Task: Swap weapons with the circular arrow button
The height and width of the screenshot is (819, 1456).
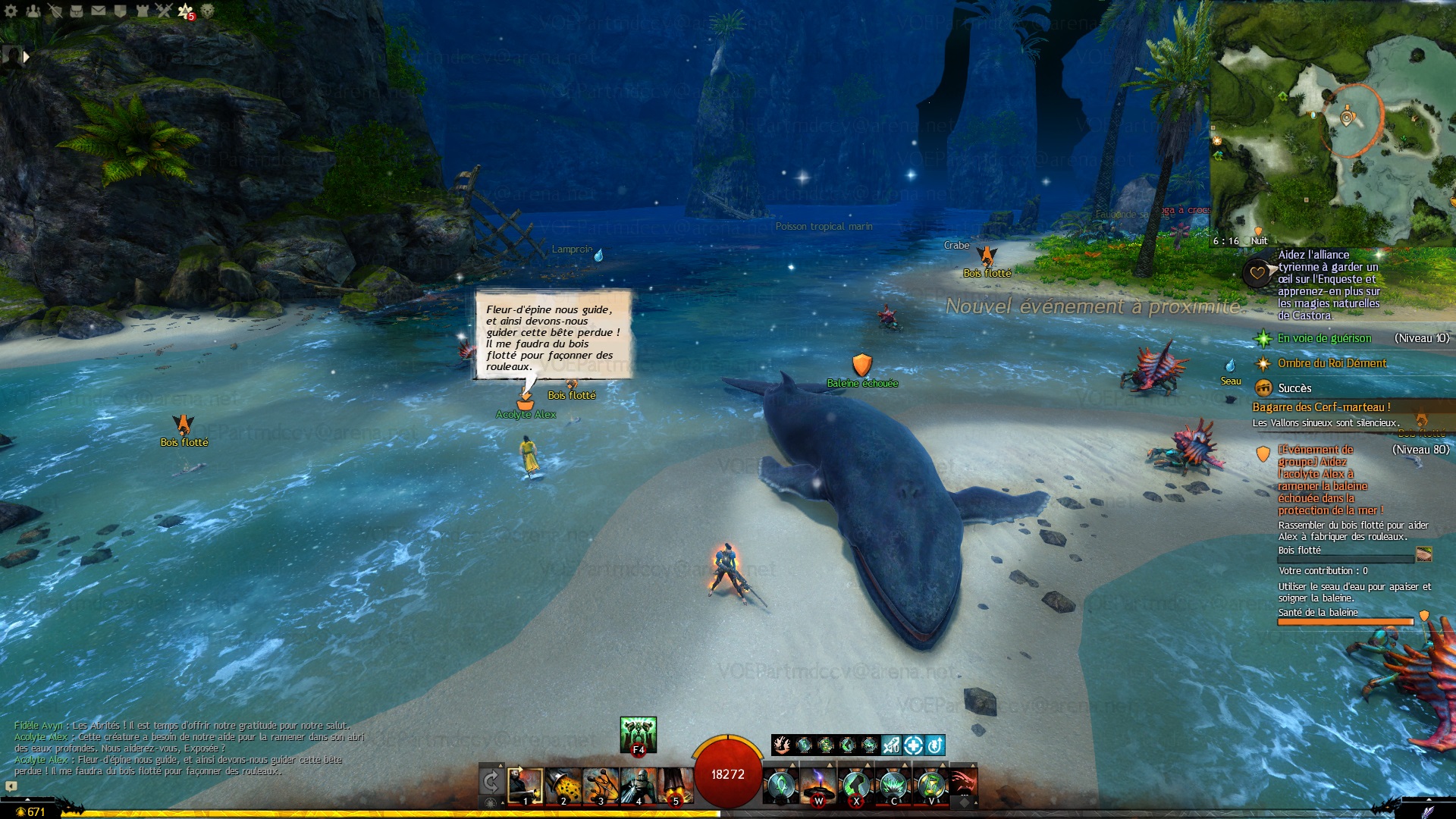Action: tap(491, 781)
